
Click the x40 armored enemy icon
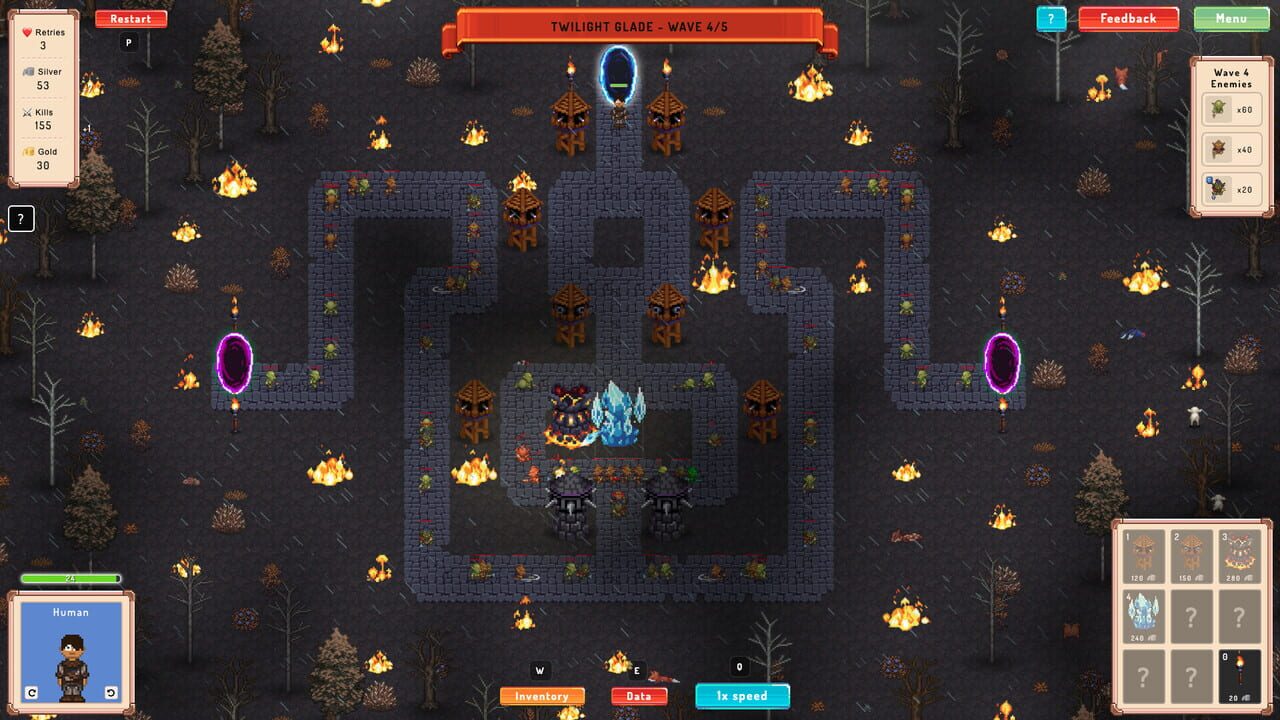[x=1219, y=148]
